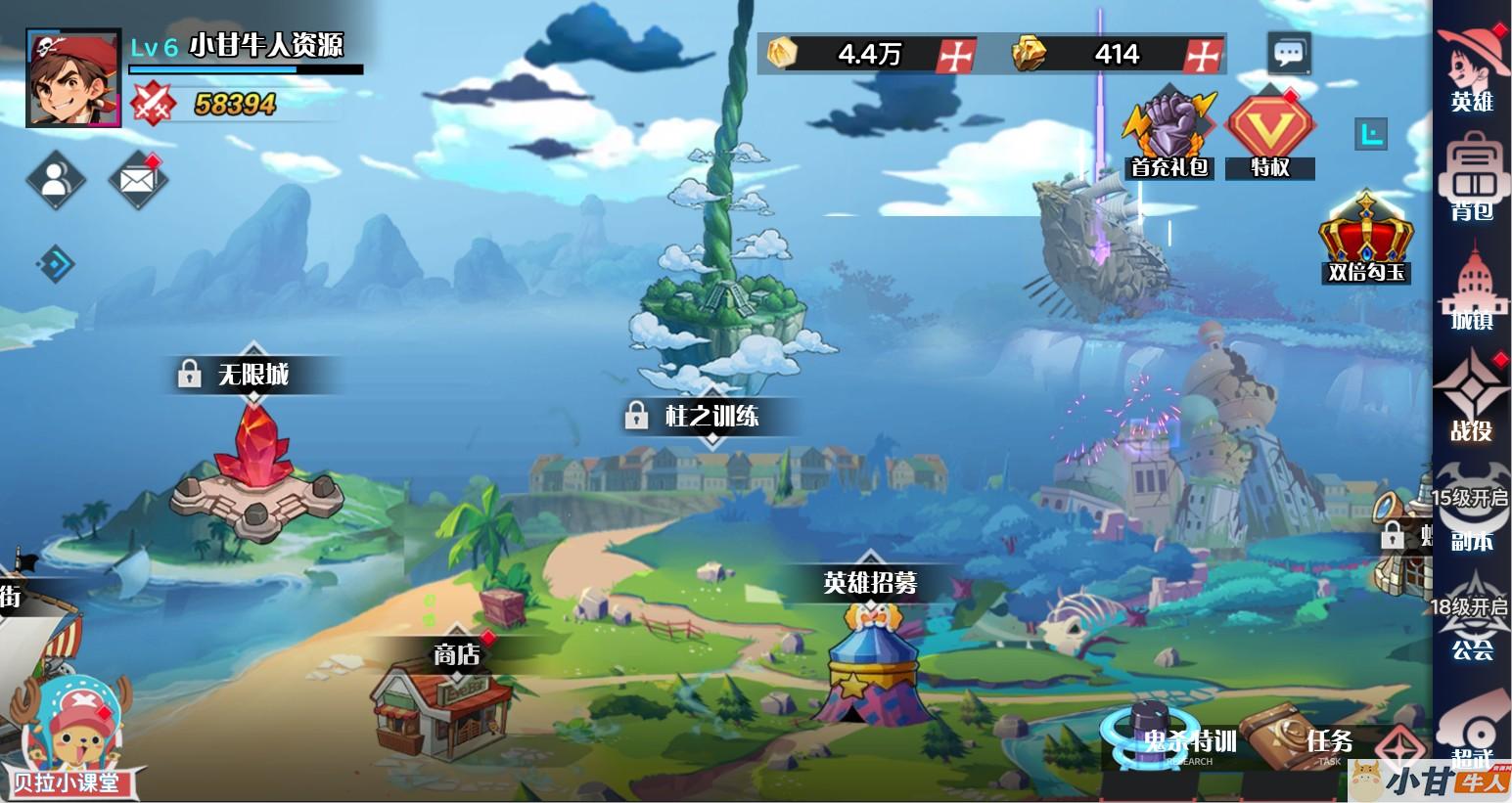1512x803 pixels.
Task: Open the player avatar profile
Action: [x=73, y=78]
